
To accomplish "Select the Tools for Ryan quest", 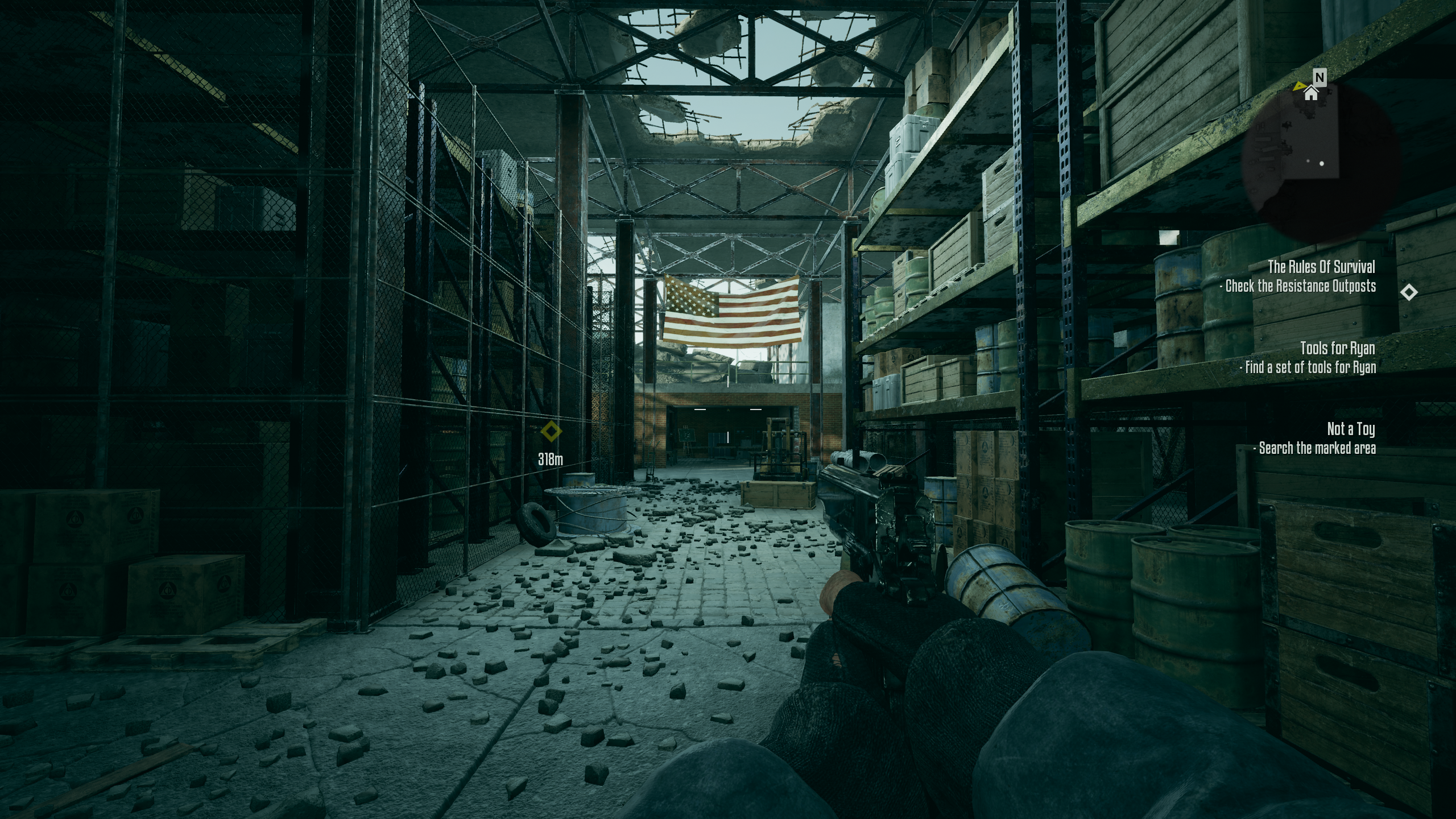I will click(x=1337, y=348).
